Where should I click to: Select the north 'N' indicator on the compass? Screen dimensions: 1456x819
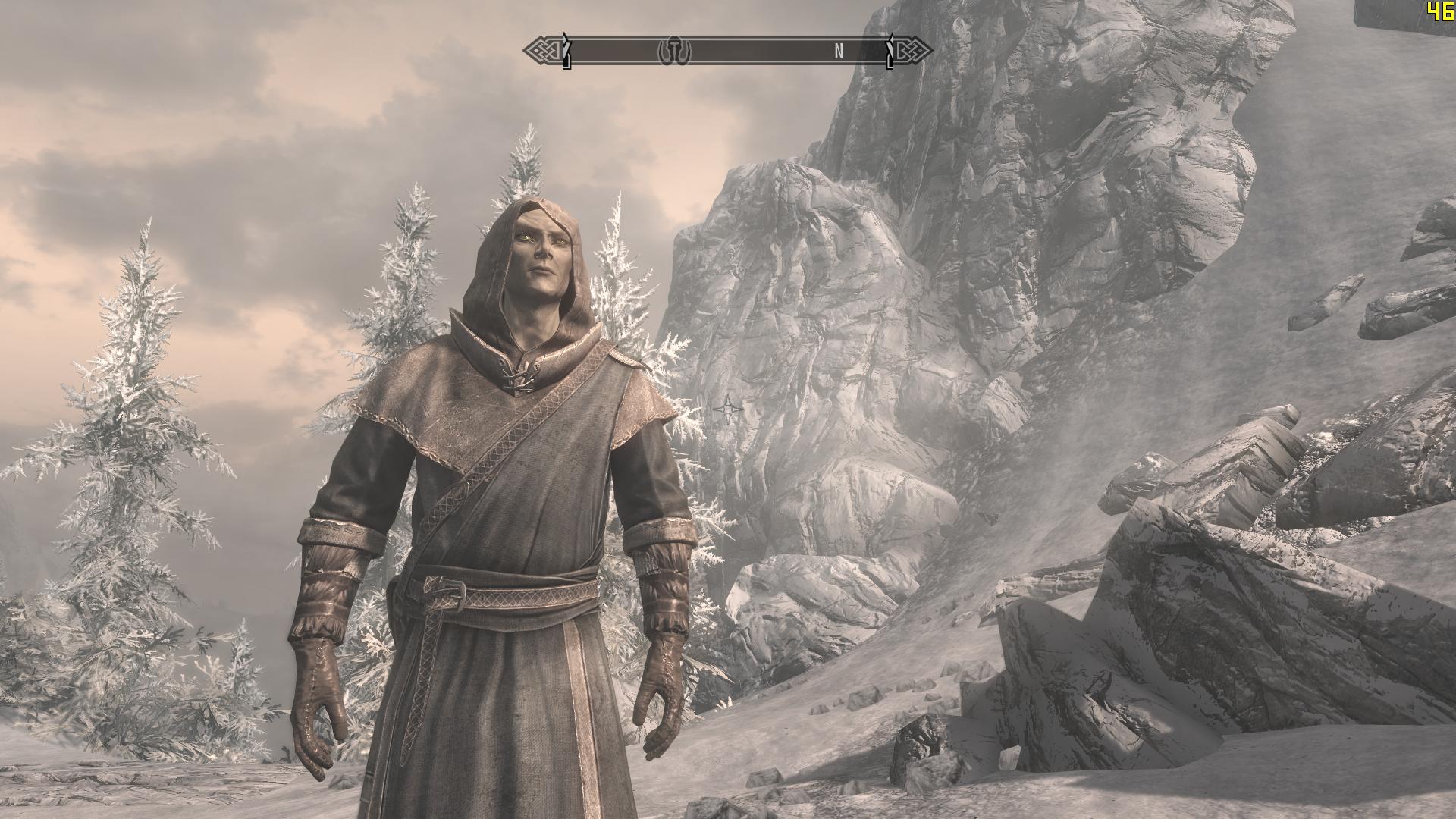pyautogui.click(x=839, y=51)
